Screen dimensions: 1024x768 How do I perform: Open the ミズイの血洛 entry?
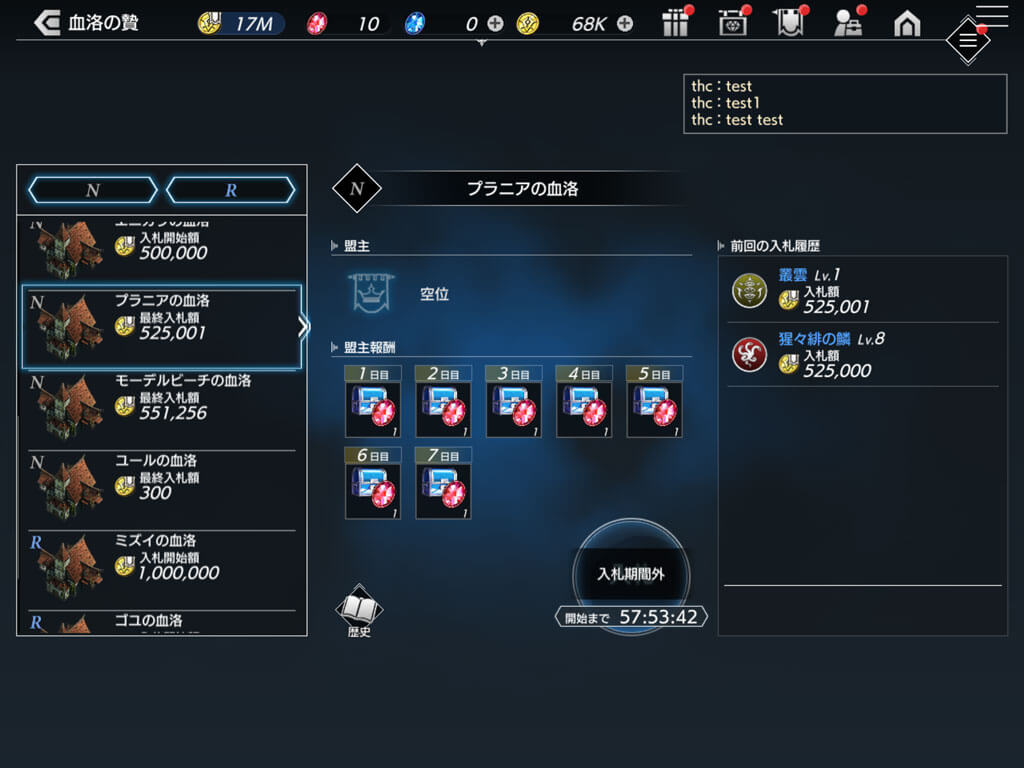pyautogui.click(x=161, y=566)
